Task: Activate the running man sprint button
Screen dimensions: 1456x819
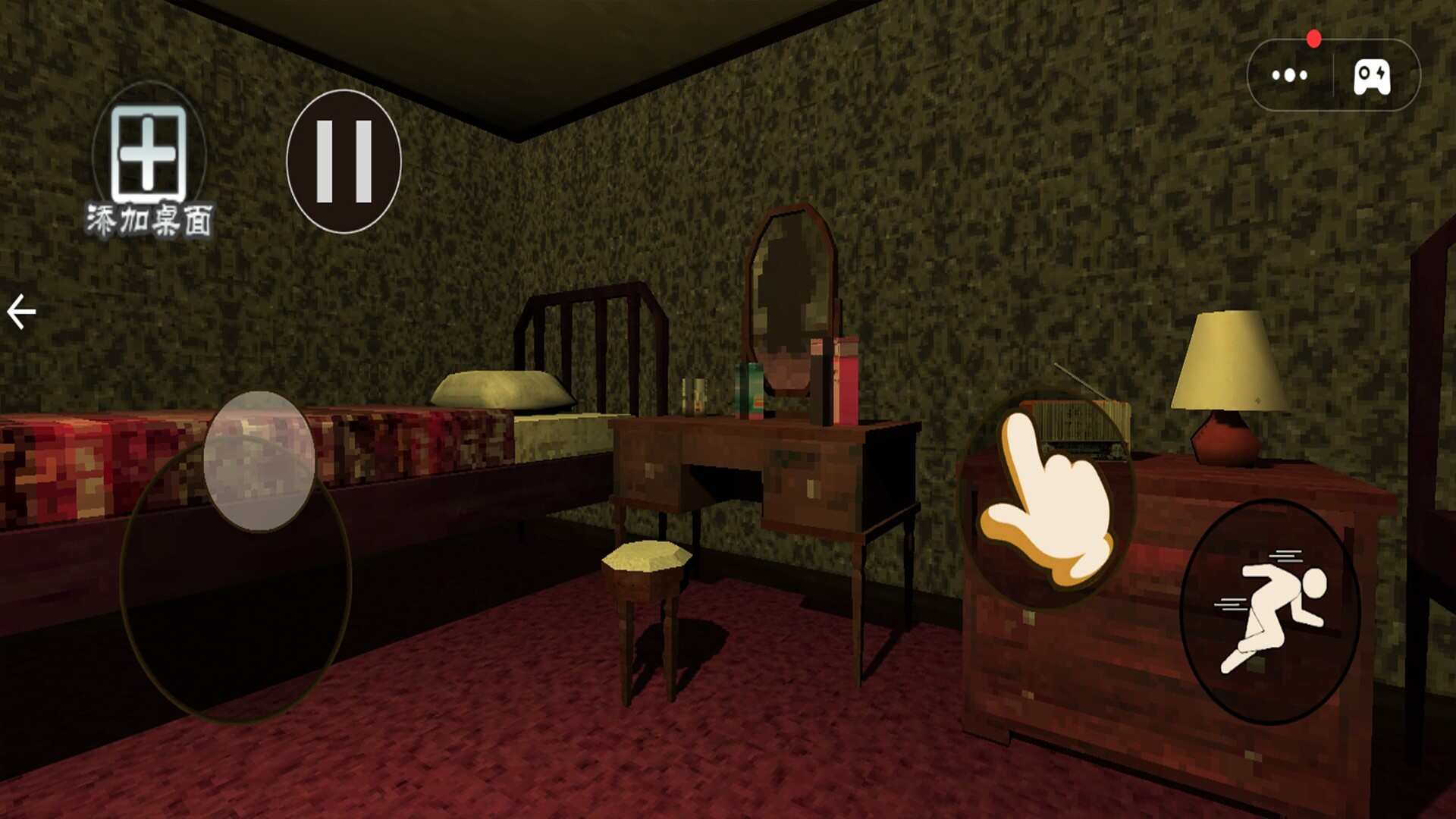Action: pos(1270,611)
